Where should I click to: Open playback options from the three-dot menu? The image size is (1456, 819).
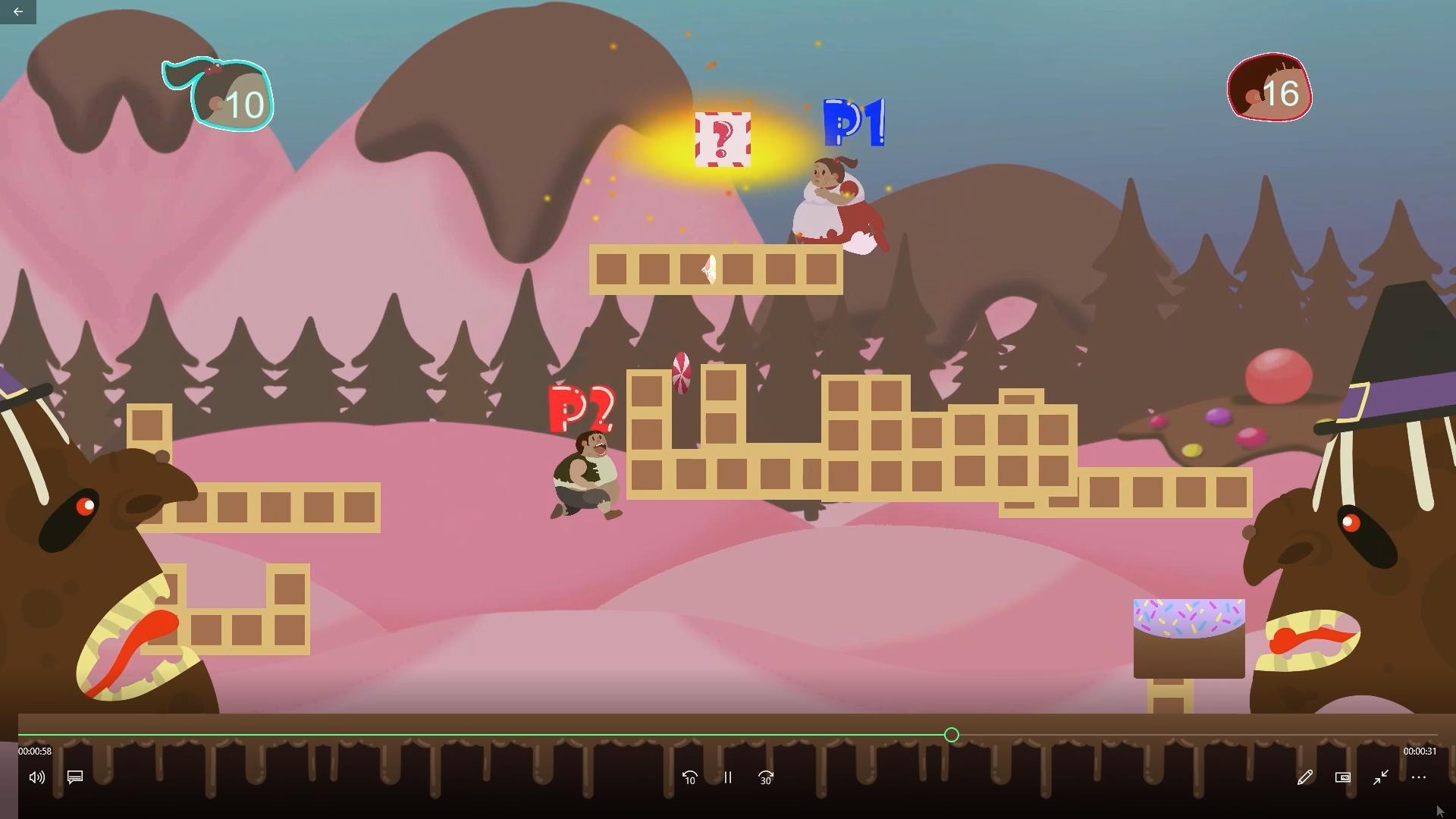(1419, 777)
